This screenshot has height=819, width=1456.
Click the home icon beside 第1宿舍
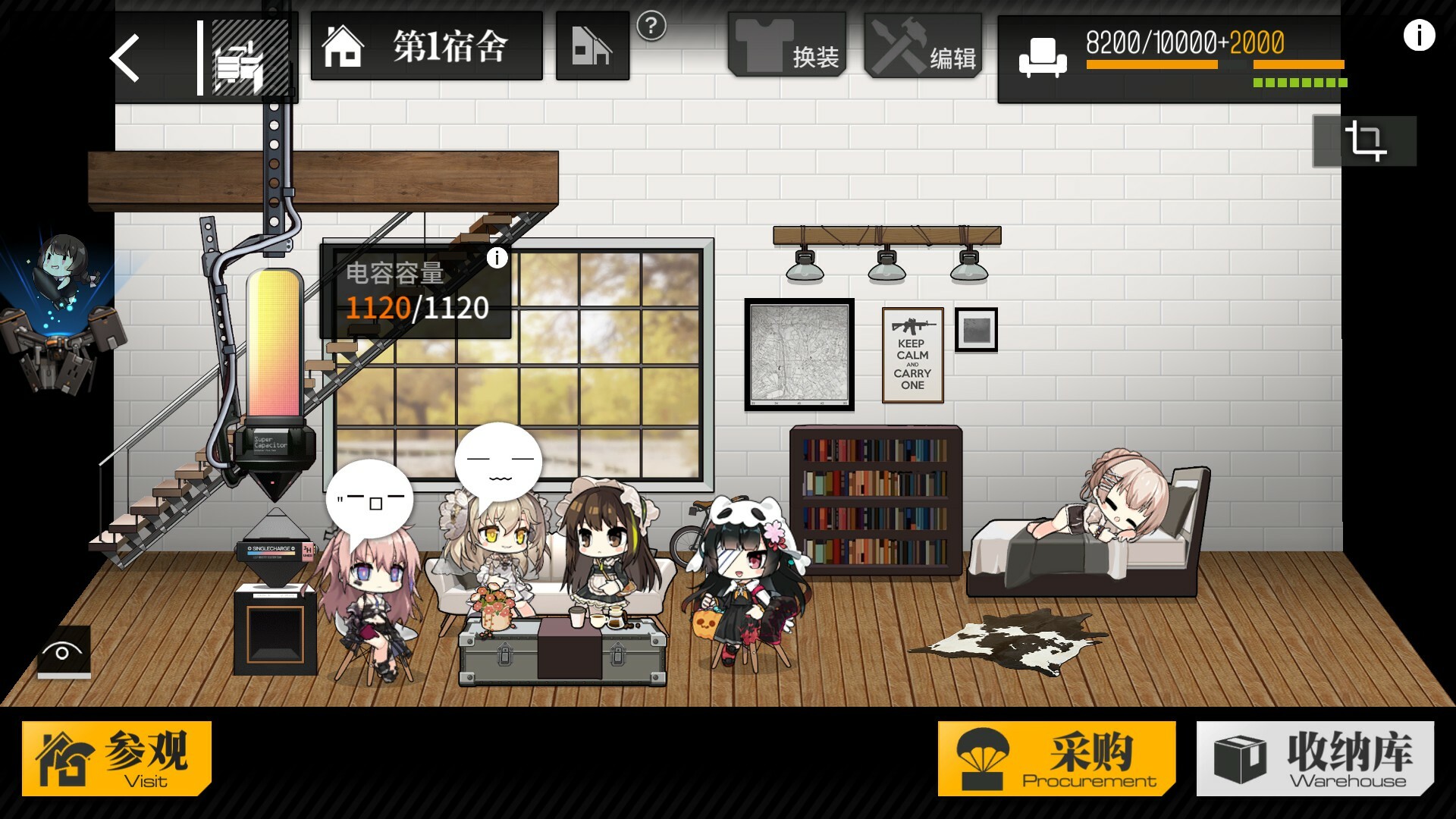point(343,45)
